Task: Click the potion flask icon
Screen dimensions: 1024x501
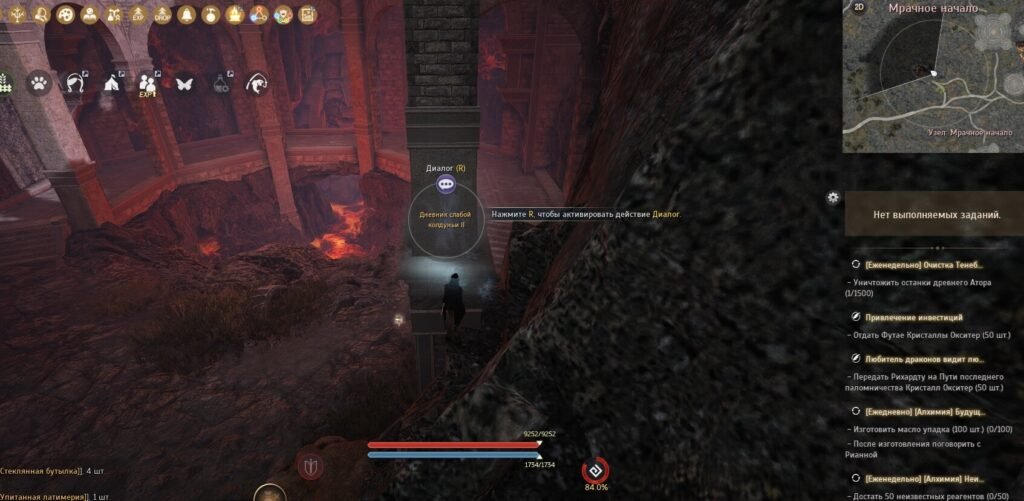Action: click(221, 84)
